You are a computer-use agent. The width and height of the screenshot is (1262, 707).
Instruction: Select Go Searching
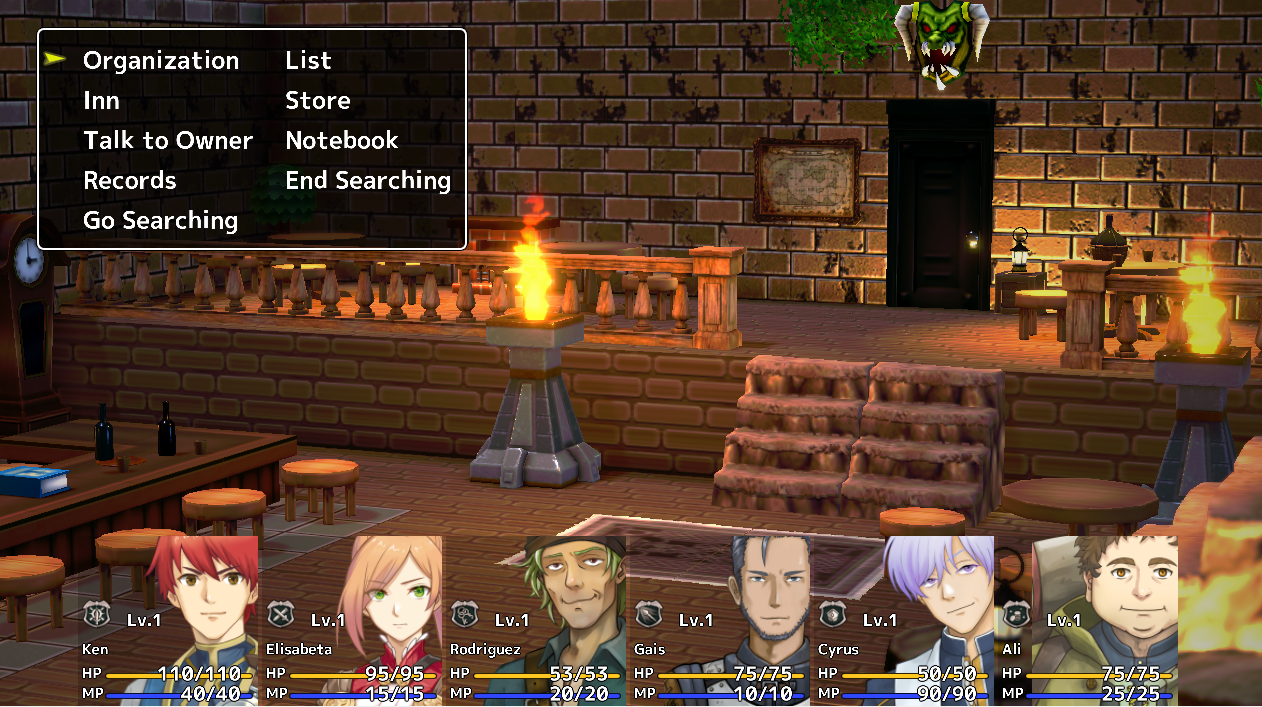[160, 221]
